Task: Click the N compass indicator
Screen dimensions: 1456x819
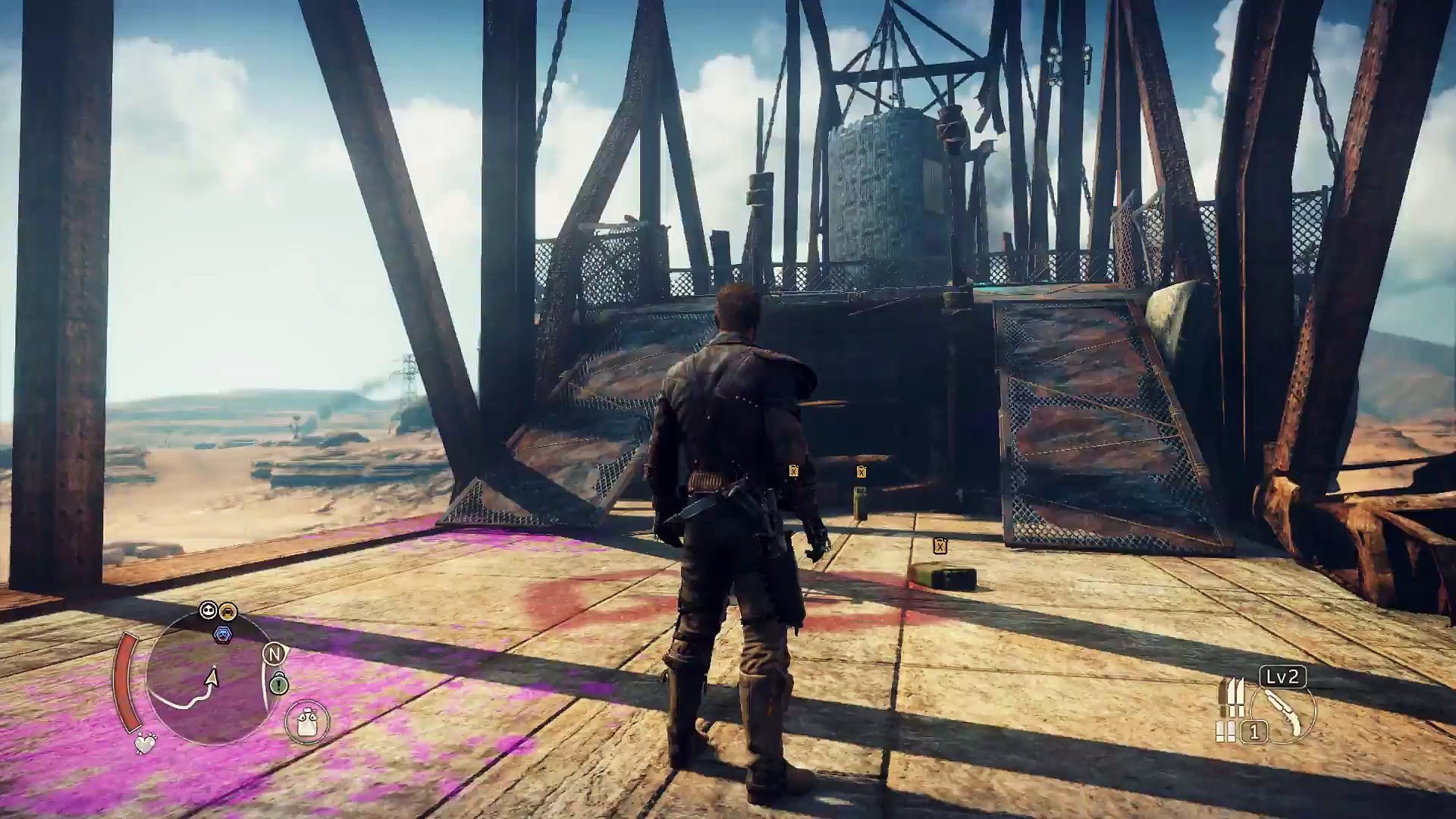Action: pyautogui.click(x=273, y=653)
